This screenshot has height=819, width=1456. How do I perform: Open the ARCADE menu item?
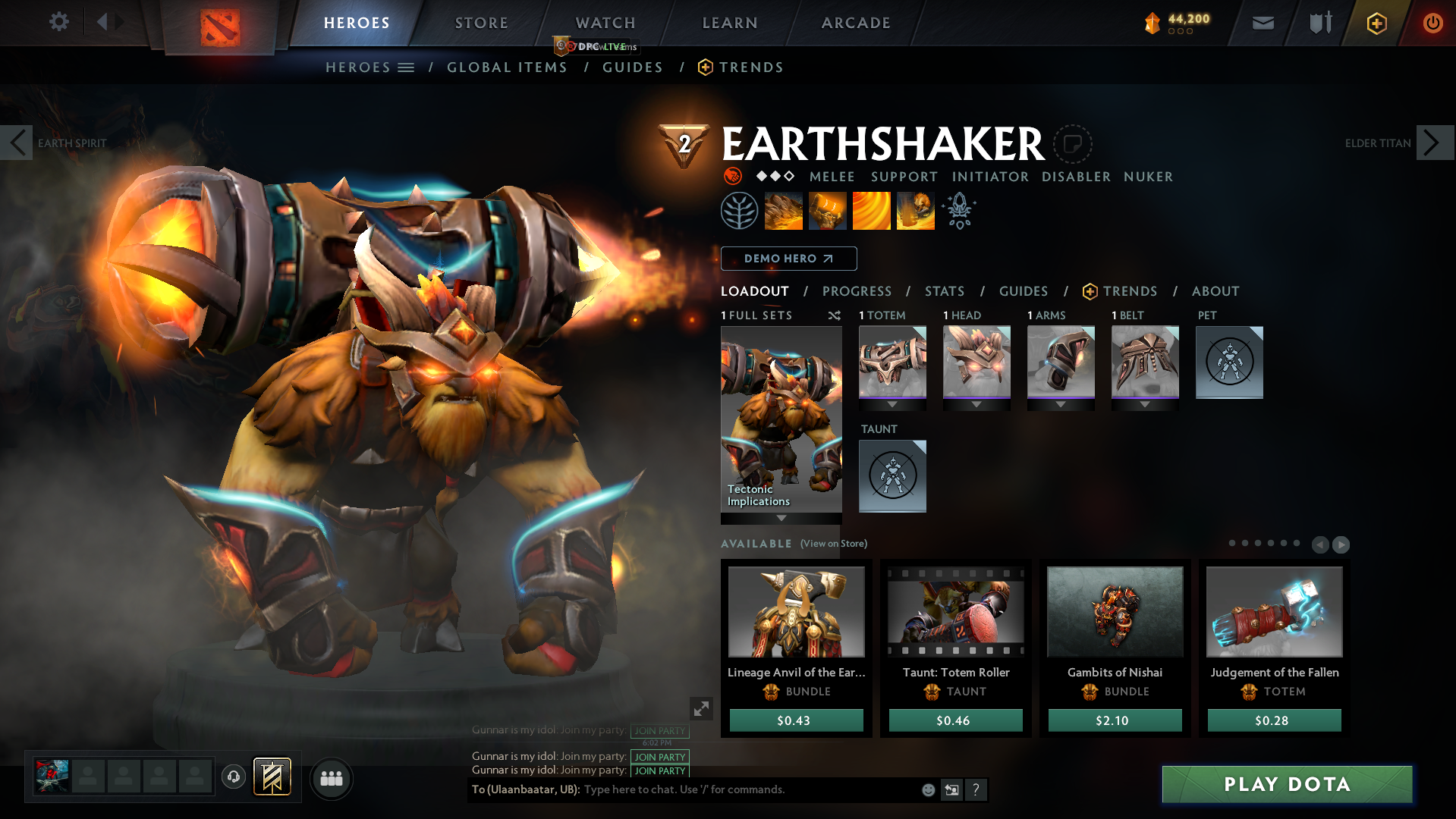tap(856, 23)
